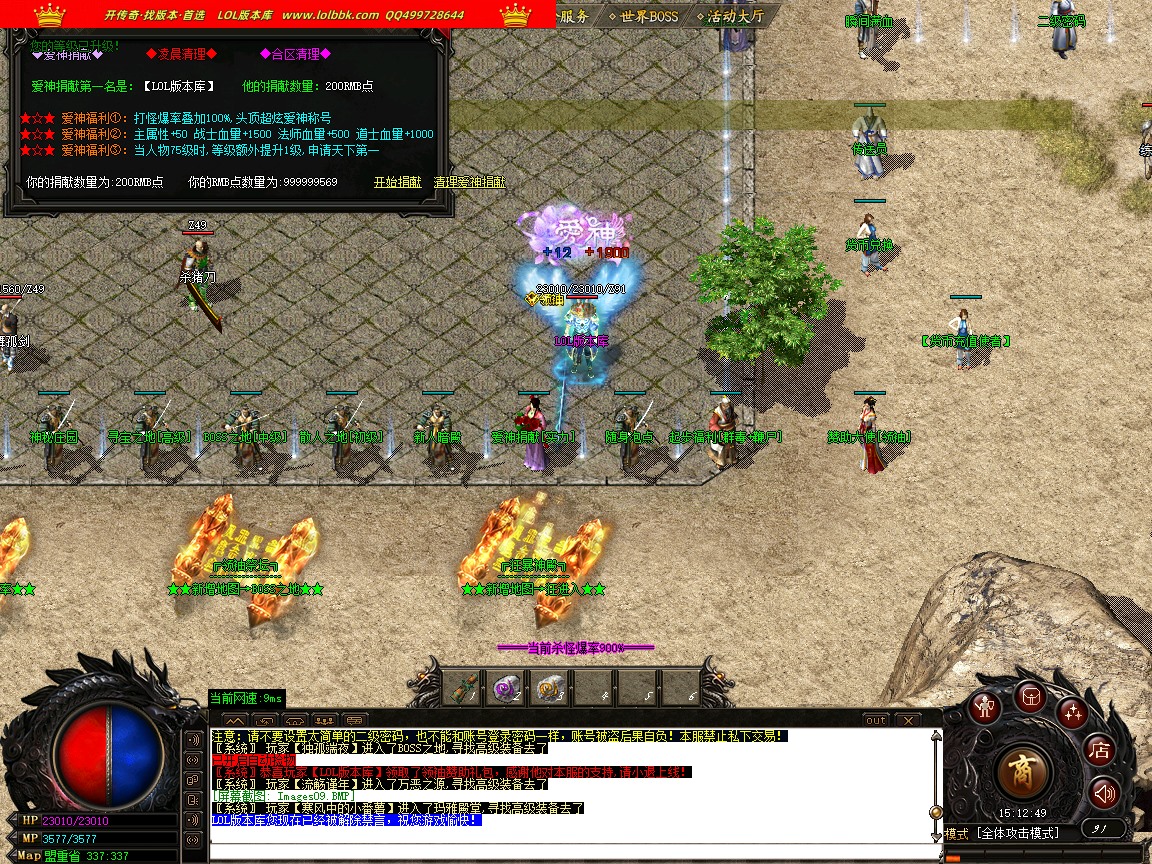Open the bag inventory icon
The width and height of the screenshot is (1152, 864).
(1030, 695)
